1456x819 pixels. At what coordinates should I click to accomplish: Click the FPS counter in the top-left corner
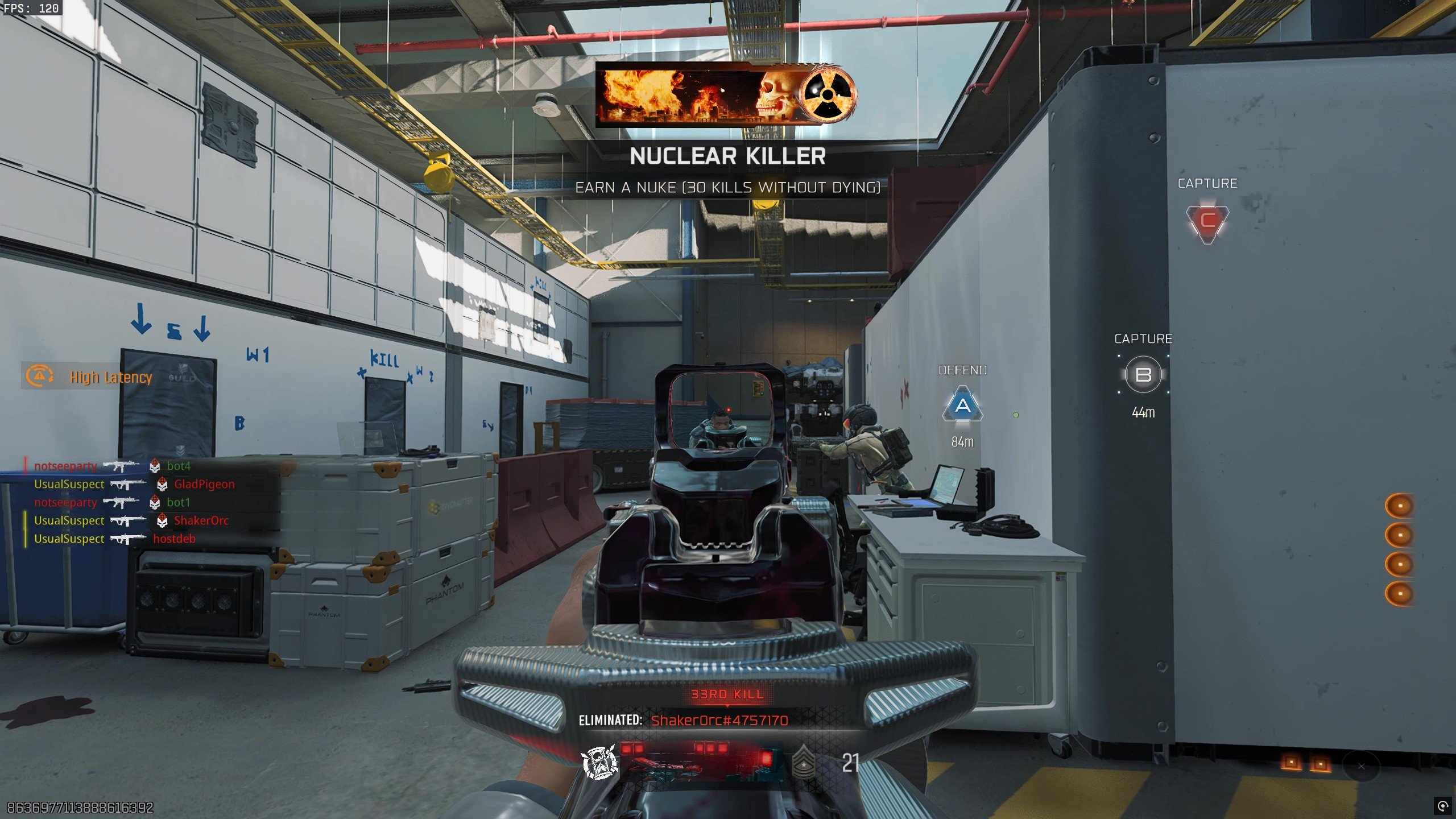pos(31,9)
